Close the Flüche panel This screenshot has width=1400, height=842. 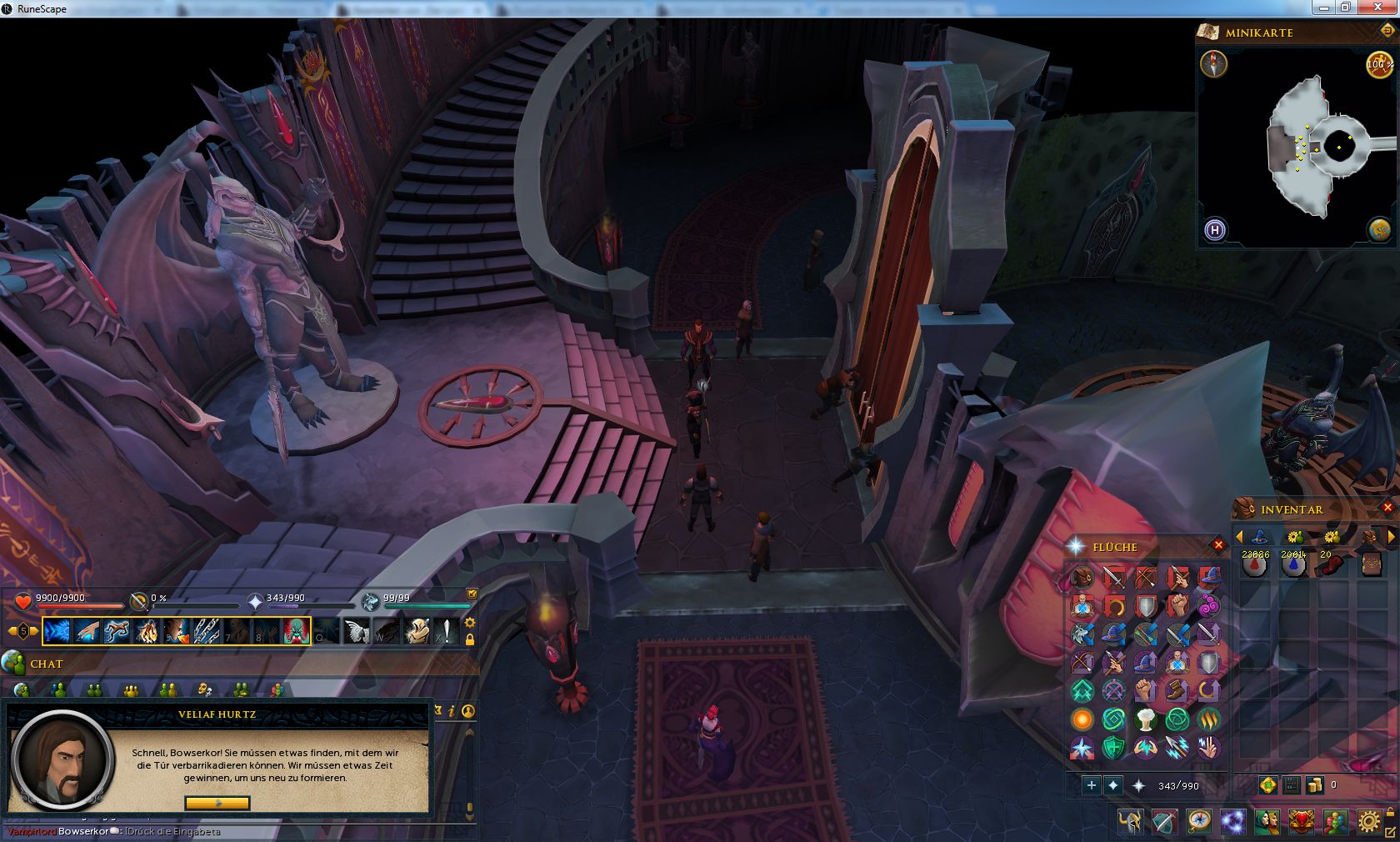point(1218,545)
